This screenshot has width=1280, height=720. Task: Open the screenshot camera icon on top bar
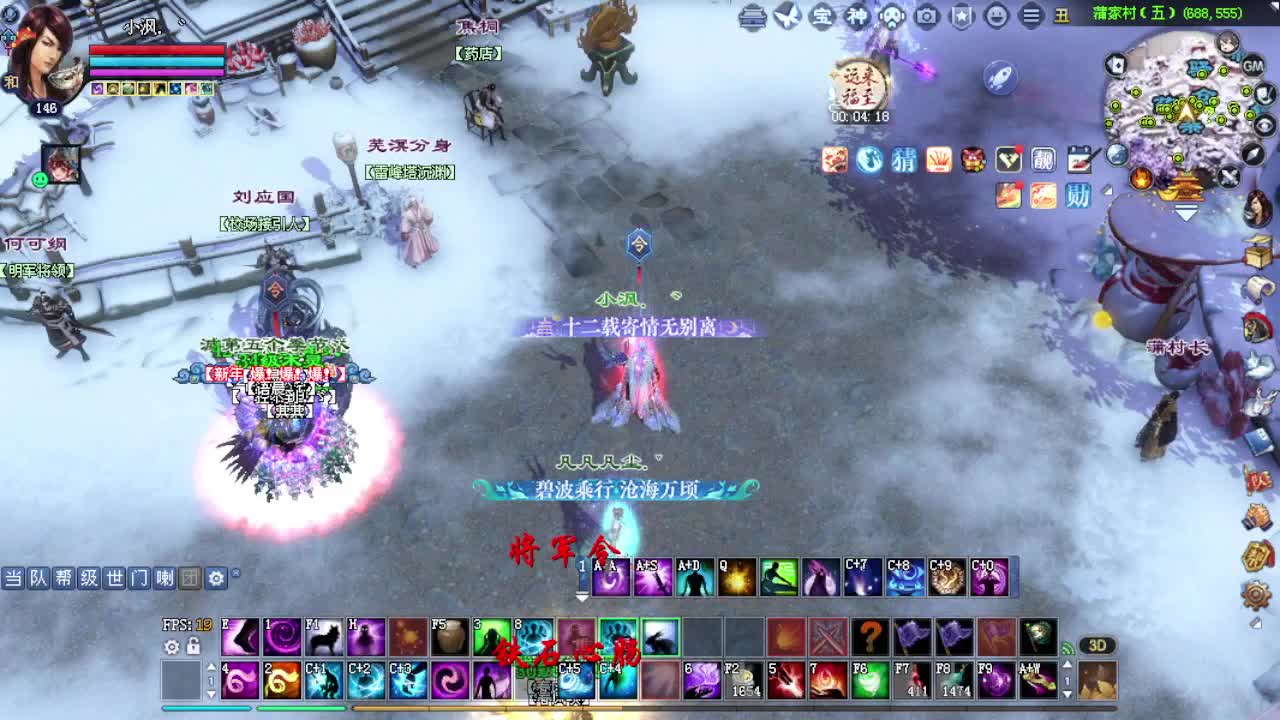(925, 15)
